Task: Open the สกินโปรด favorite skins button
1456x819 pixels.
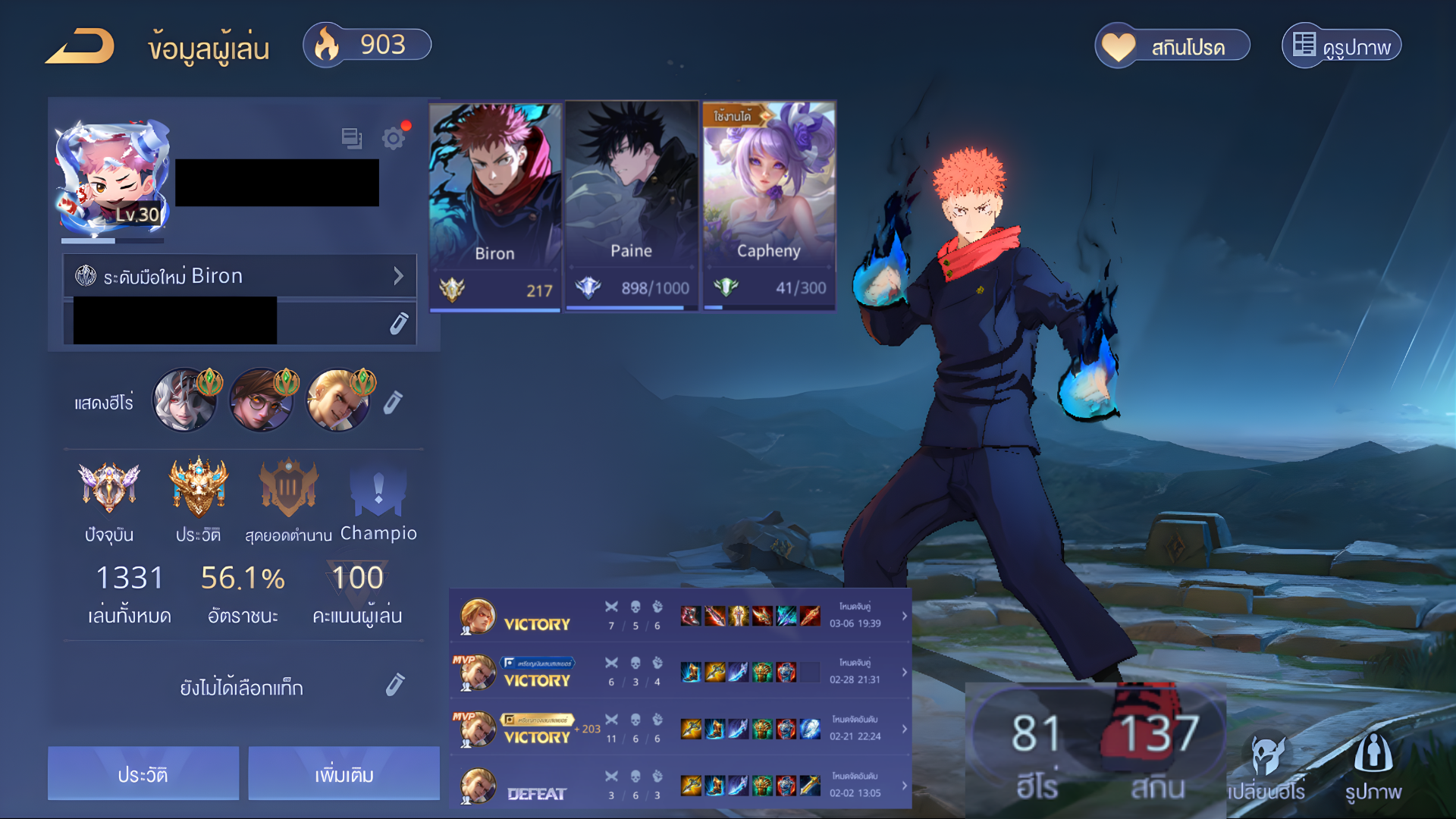Action: click(1172, 46)
